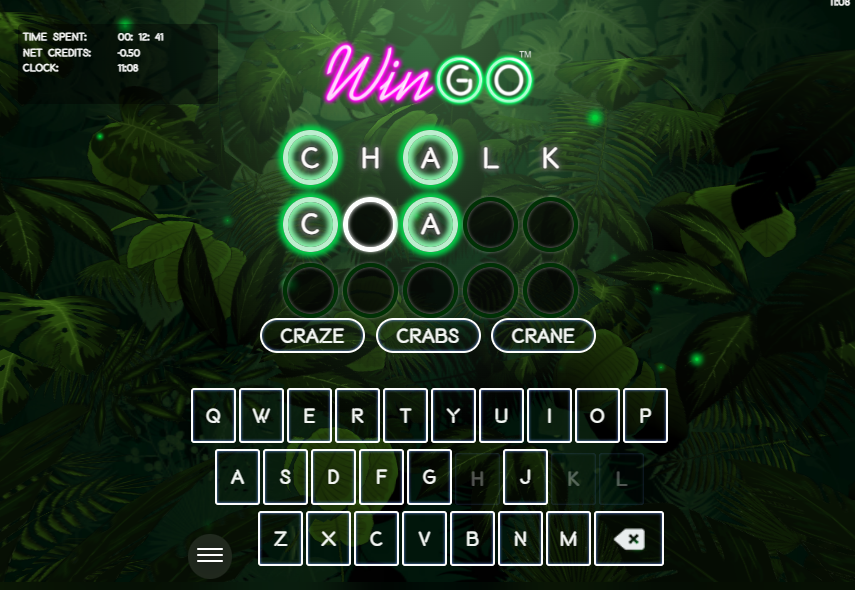Enter the letter A from the keyboard
This screenshot has width=855, height=590.
point(237,477)
